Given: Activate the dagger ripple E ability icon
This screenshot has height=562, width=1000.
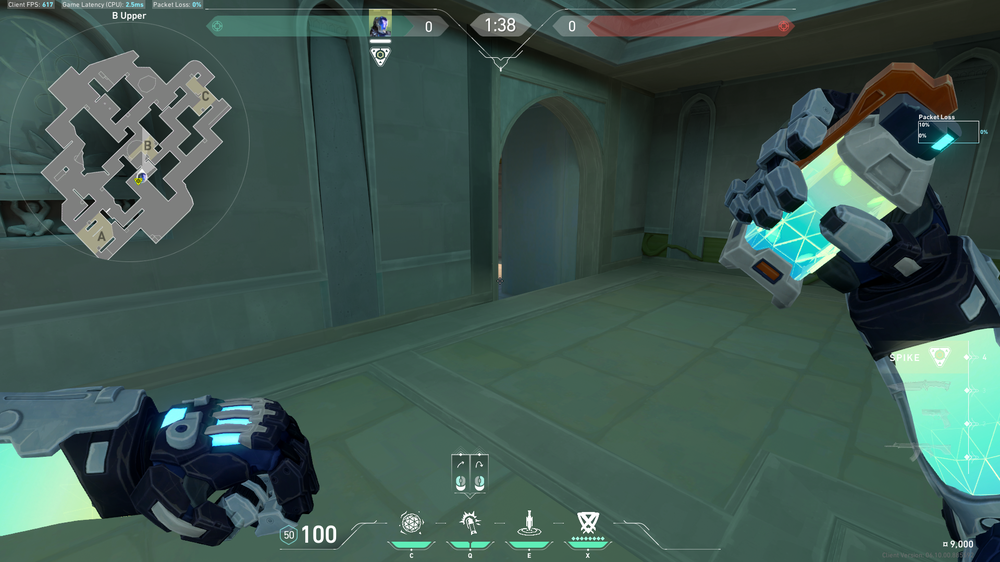Looking at the screenshot, I should (527, 522).
